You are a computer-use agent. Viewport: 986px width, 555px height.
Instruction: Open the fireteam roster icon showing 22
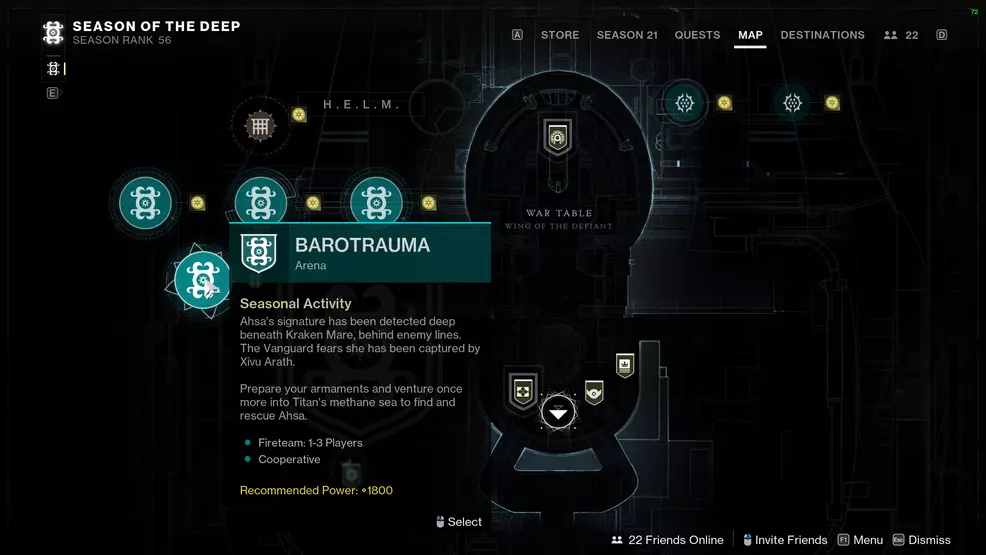pyautogui.click(x=901, y=35)
